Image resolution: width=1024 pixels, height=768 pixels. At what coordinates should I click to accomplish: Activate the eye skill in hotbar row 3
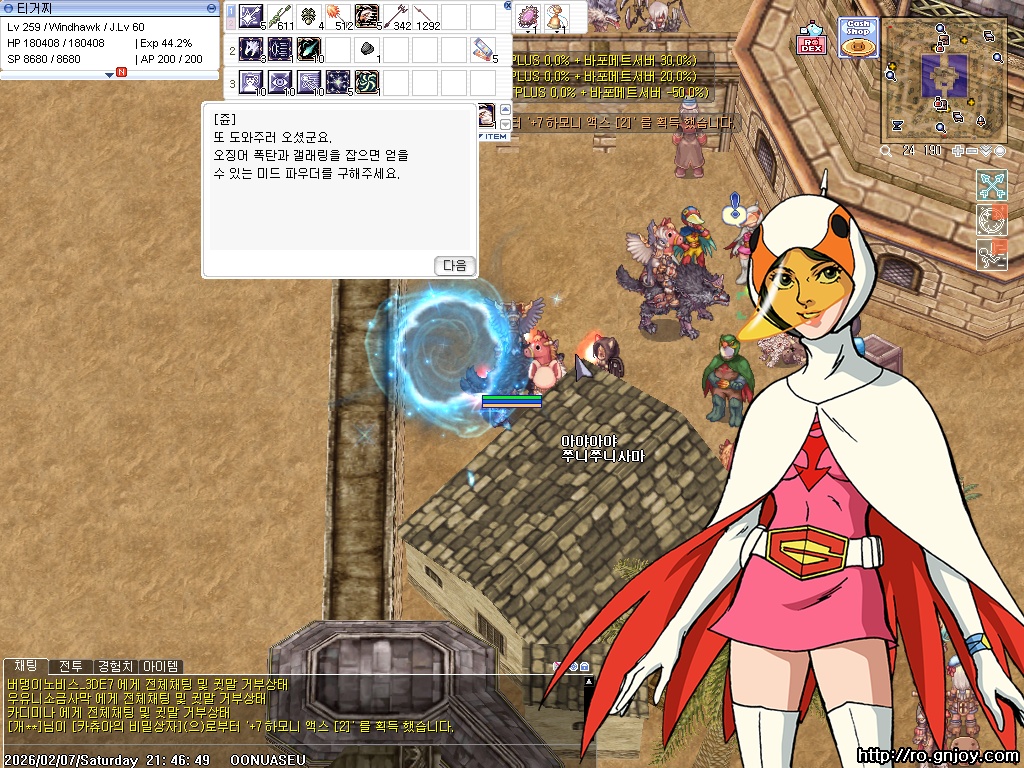click(280, 82)
